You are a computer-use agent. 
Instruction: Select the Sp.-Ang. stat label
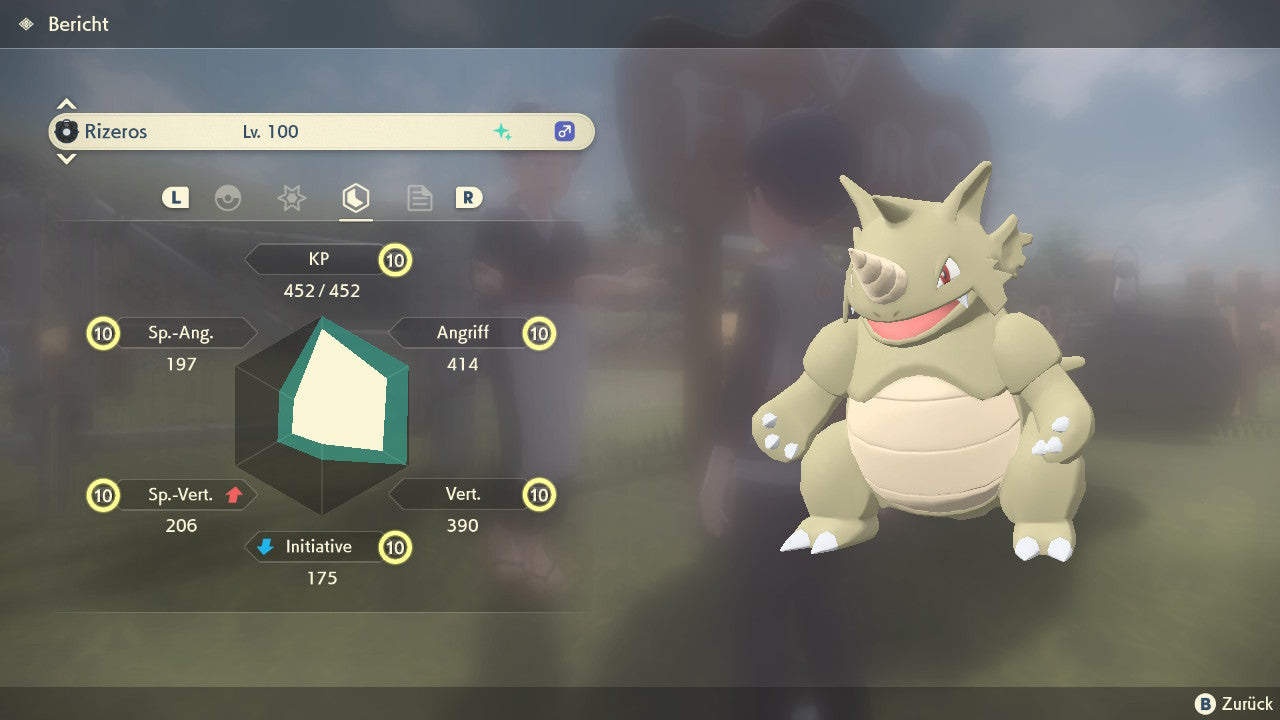(x=182, y=333)
